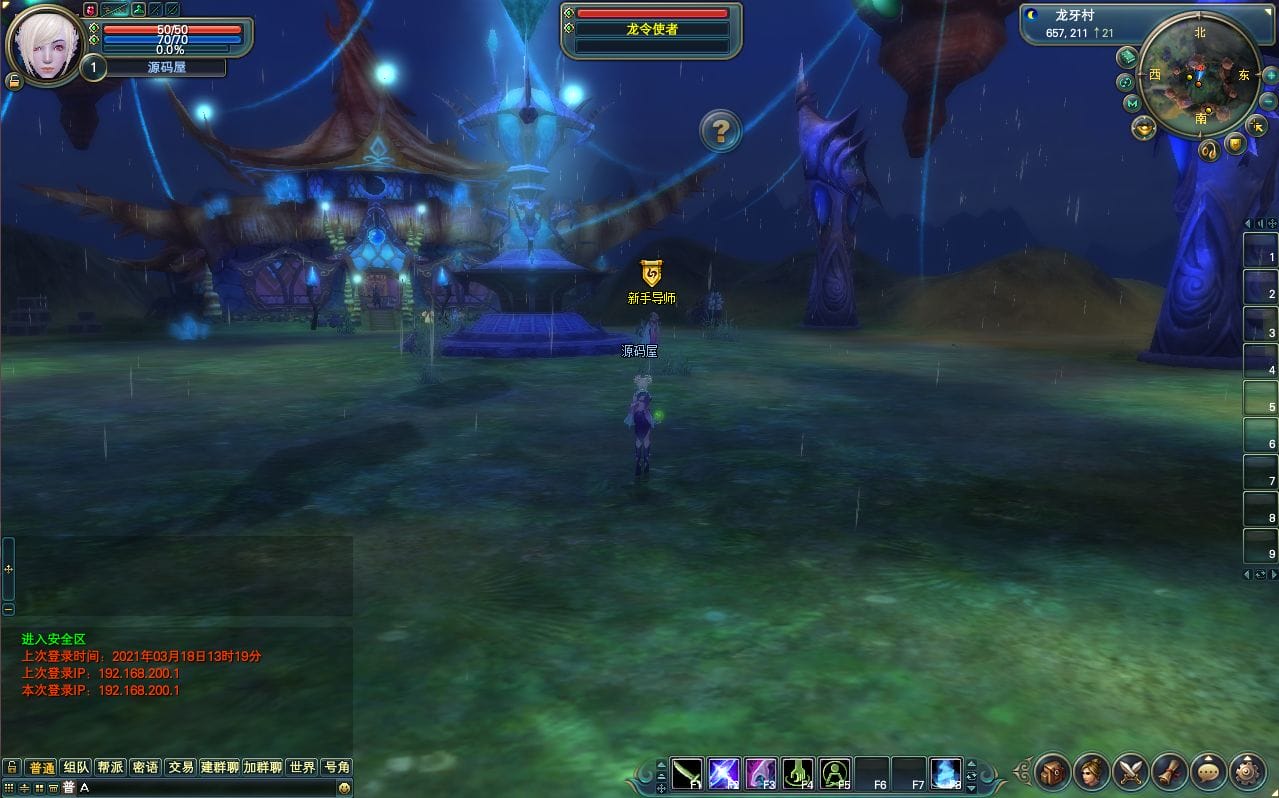The width and height of the screenshot is (1279, 798).
Task: Switch chat to the 组队 team channel
Action: (x=76, y=767)
